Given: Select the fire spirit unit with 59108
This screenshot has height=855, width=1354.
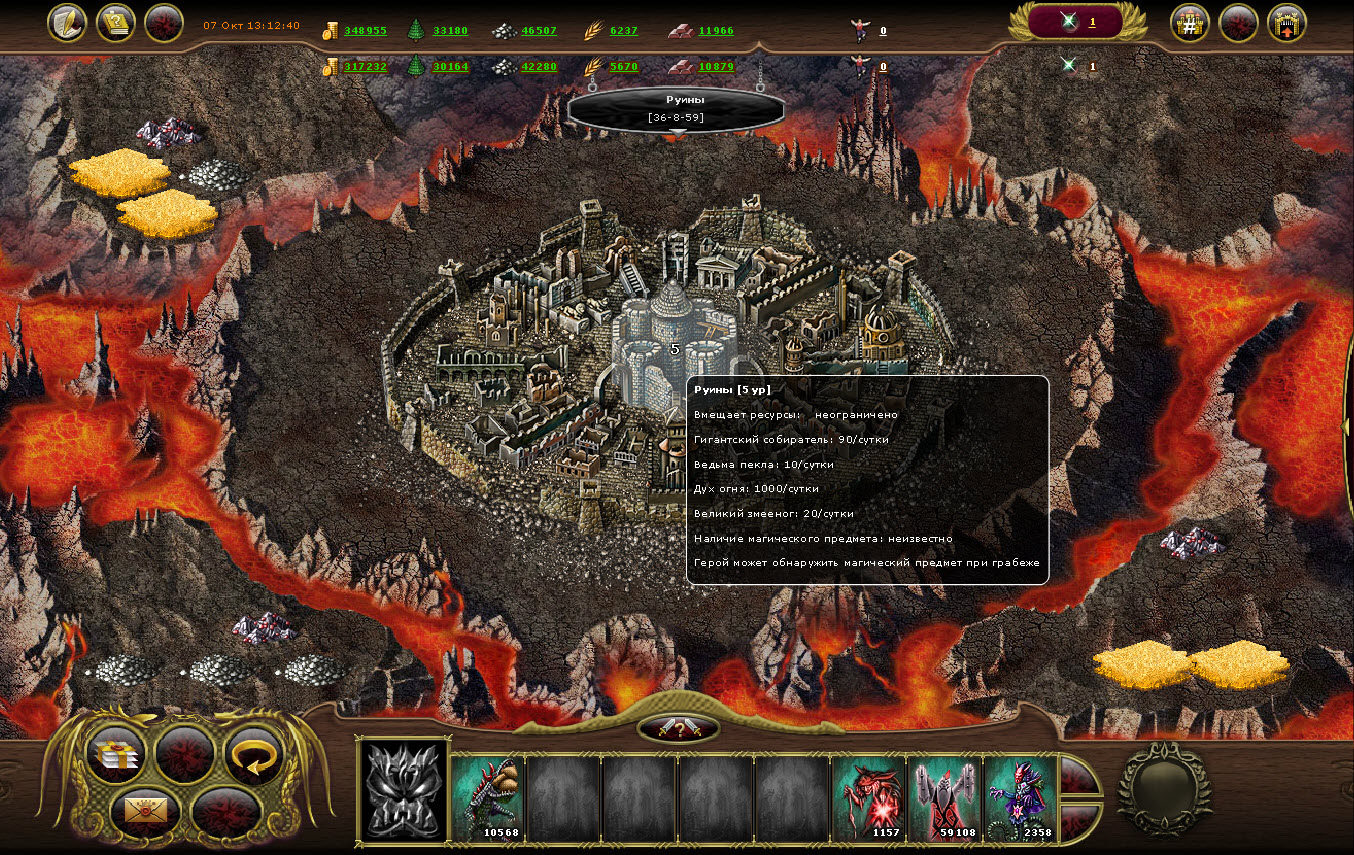Looking at the screenshot, I should 944,798.
